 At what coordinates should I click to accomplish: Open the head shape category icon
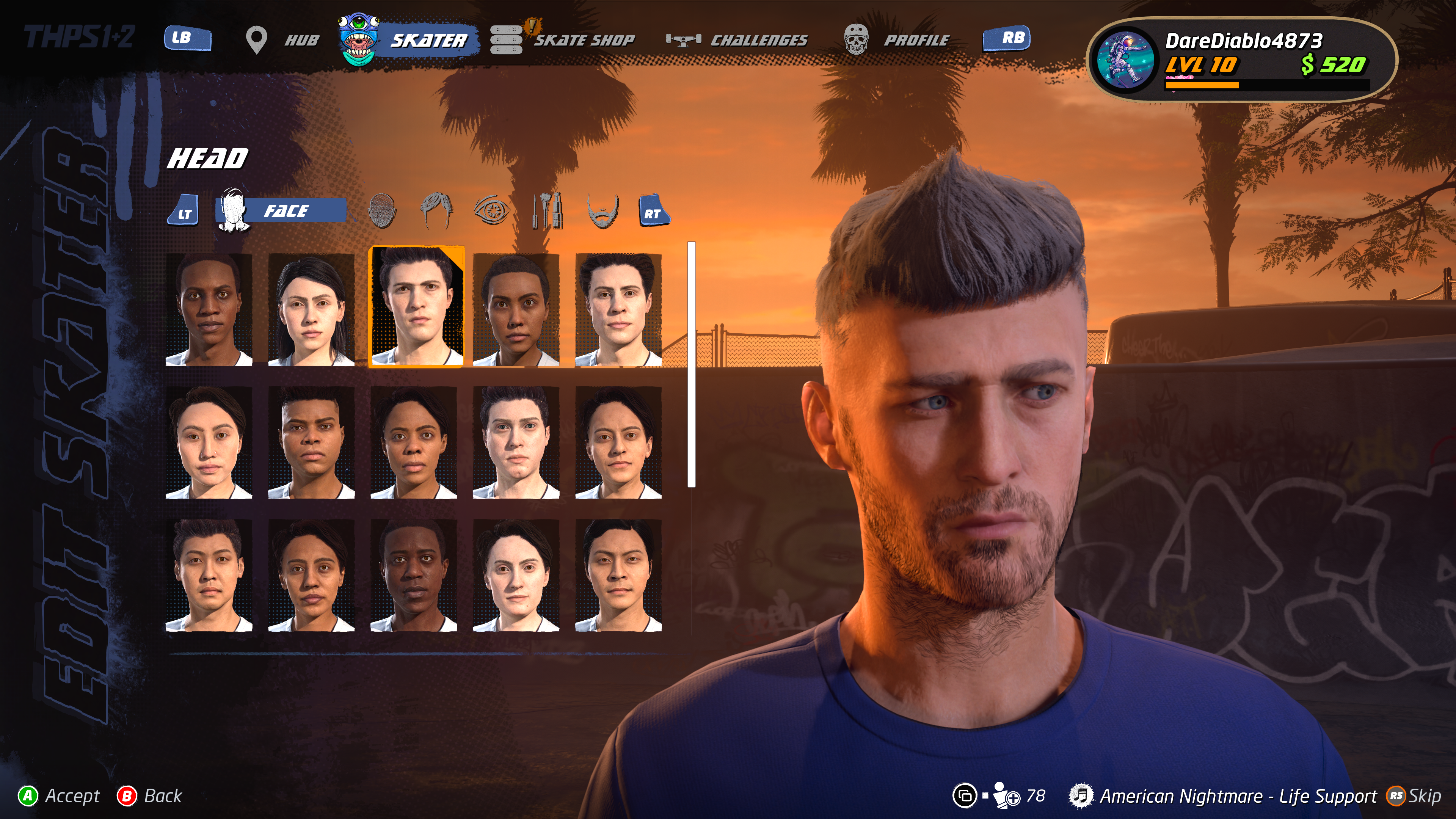(x=381, y=212)
